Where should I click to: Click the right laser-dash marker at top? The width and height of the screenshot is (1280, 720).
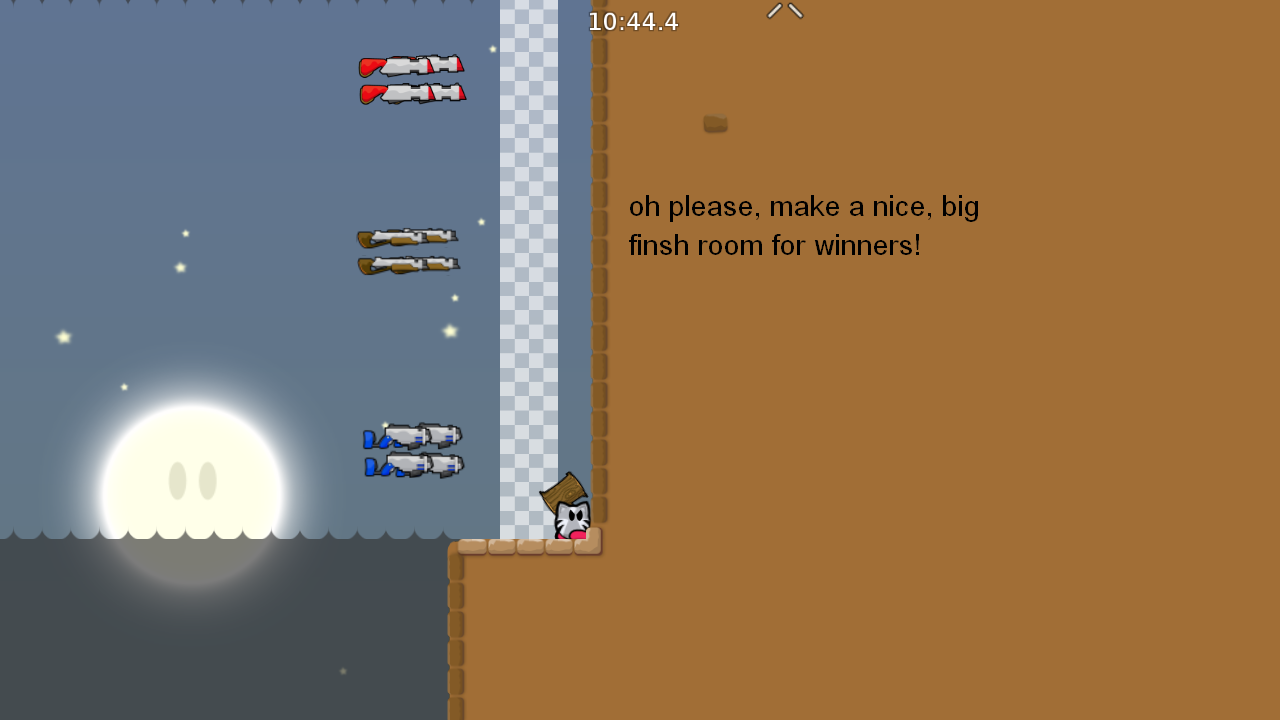pos(794,9)
